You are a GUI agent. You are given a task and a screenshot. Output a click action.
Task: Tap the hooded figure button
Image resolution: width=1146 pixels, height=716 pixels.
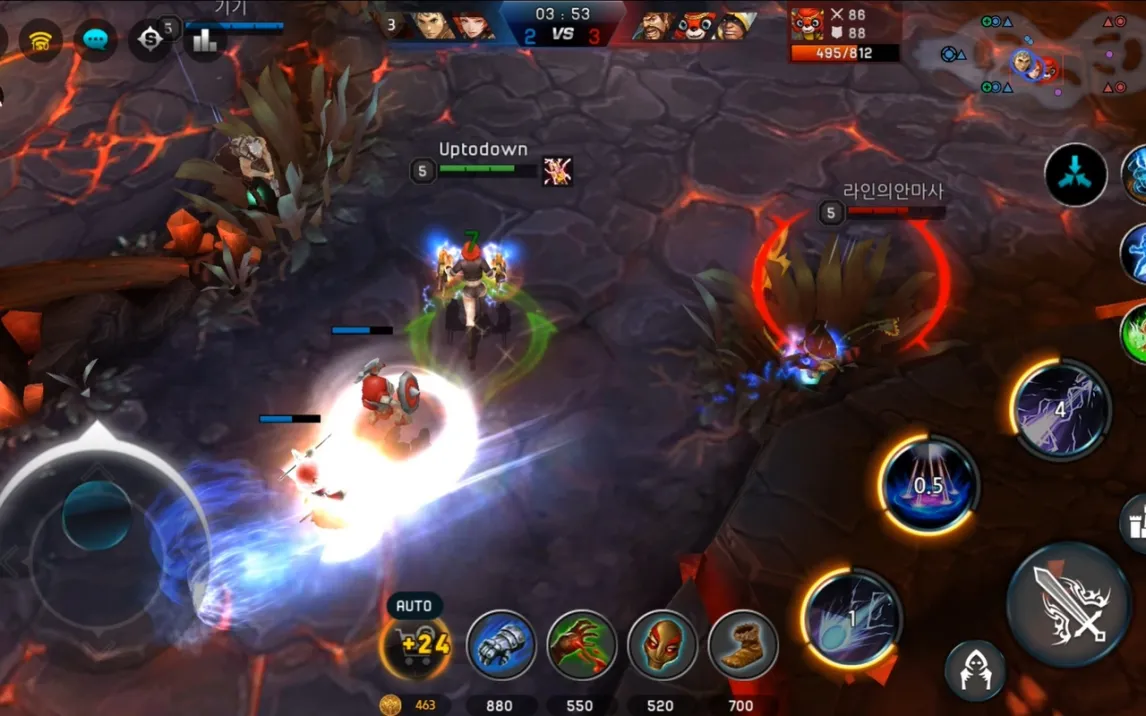[x=975, y=670]
